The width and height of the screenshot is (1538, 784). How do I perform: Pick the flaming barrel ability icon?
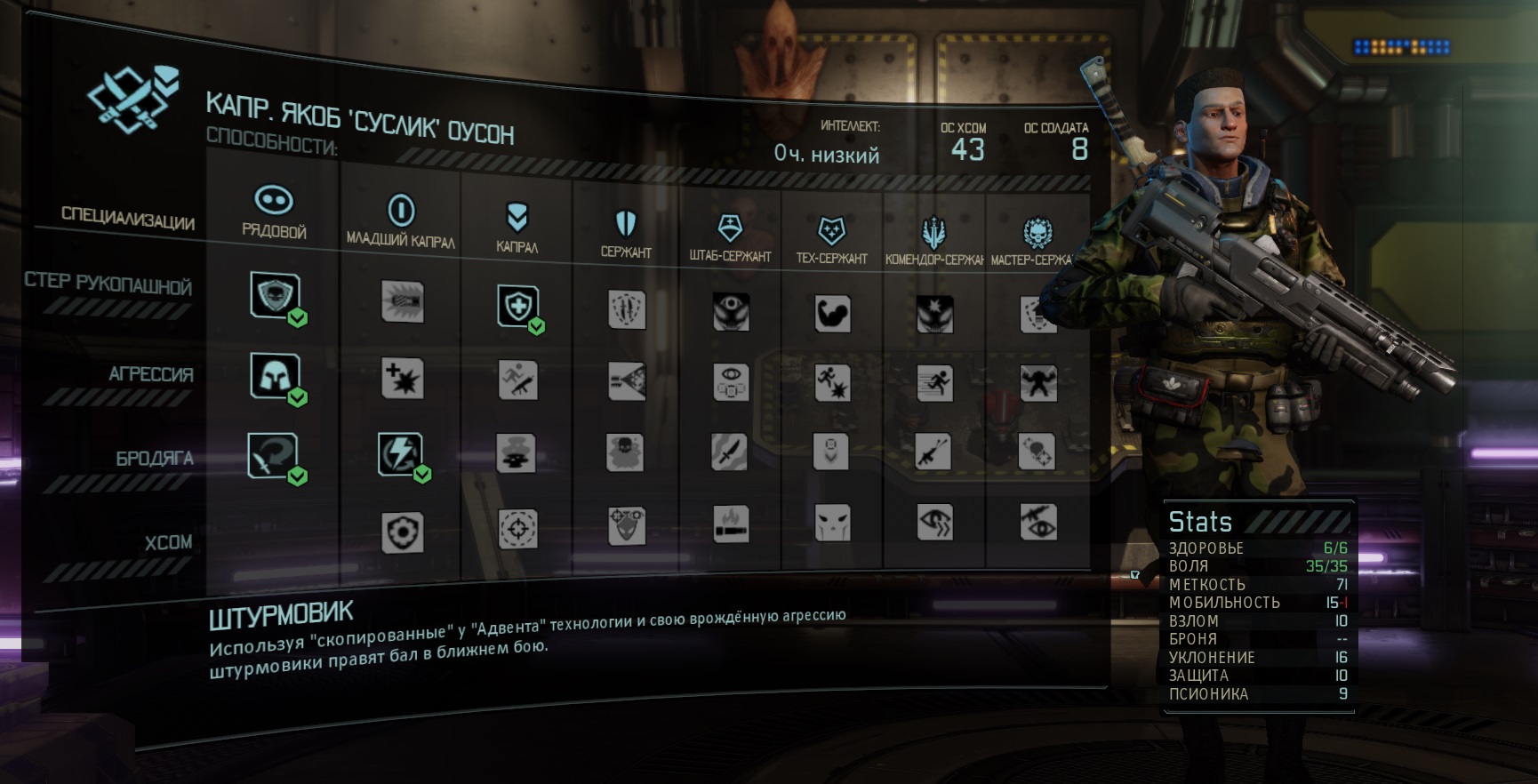tap(731, 524)
